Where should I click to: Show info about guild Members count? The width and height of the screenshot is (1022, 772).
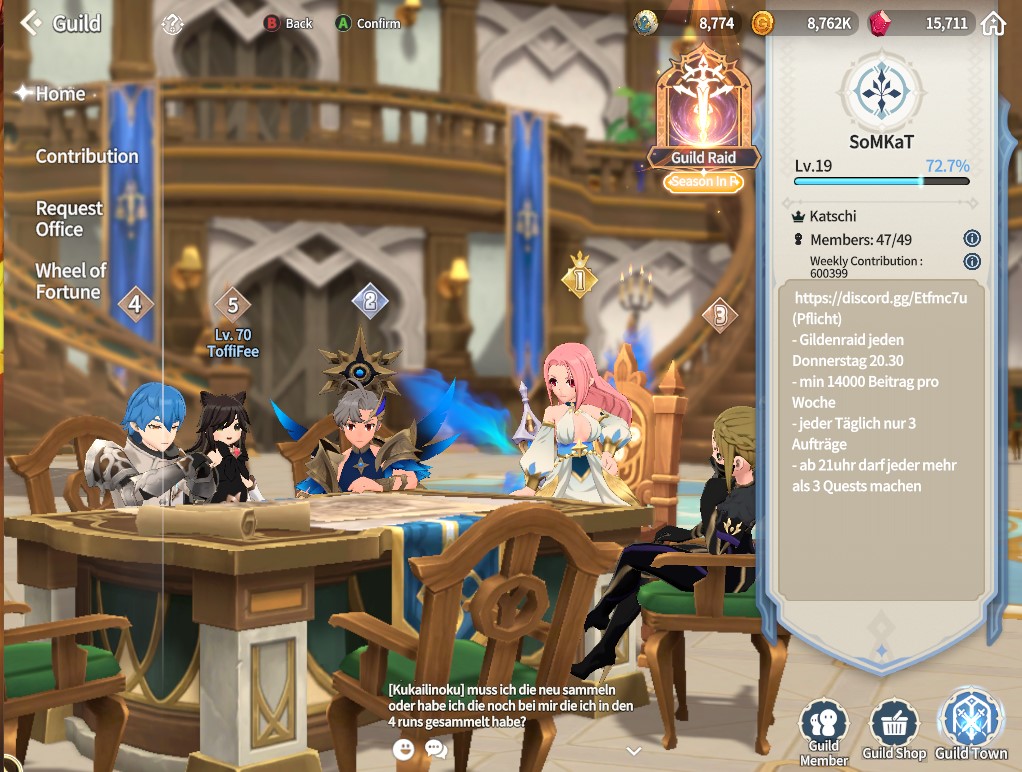971,239
